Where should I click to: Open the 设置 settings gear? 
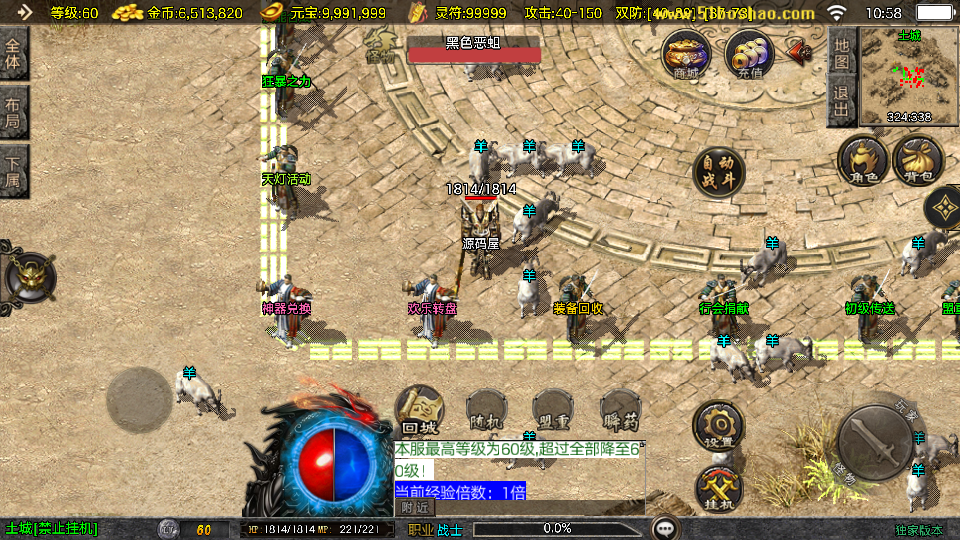pos(718,425)
